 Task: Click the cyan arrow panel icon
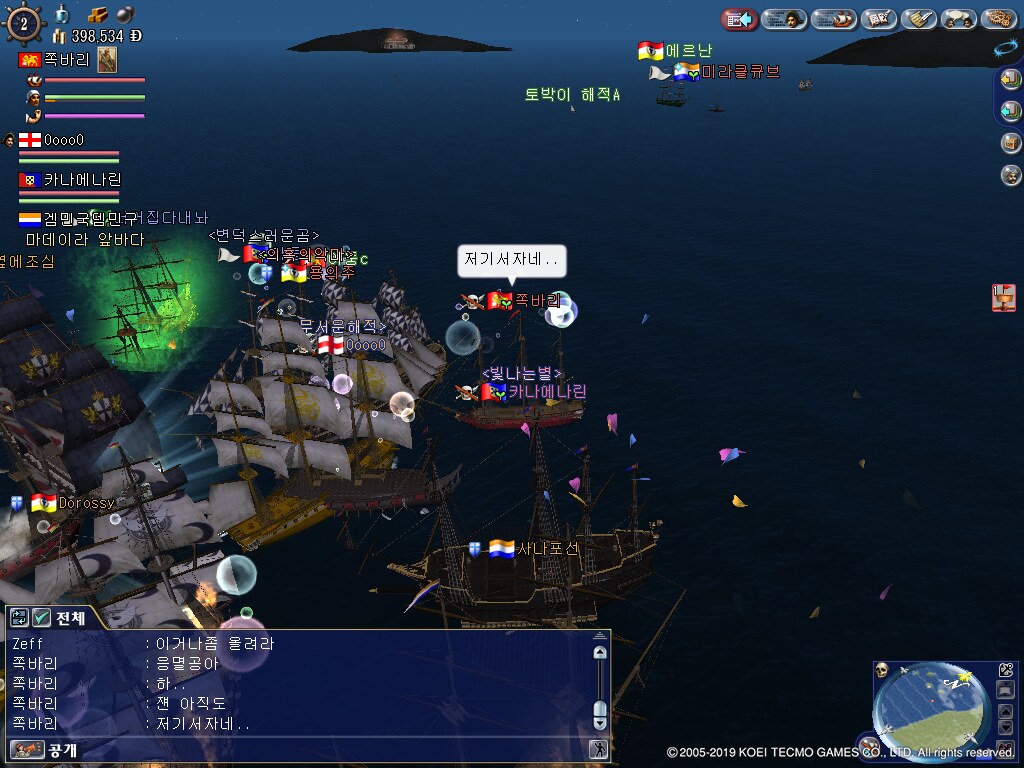(x=1011, y=111)
